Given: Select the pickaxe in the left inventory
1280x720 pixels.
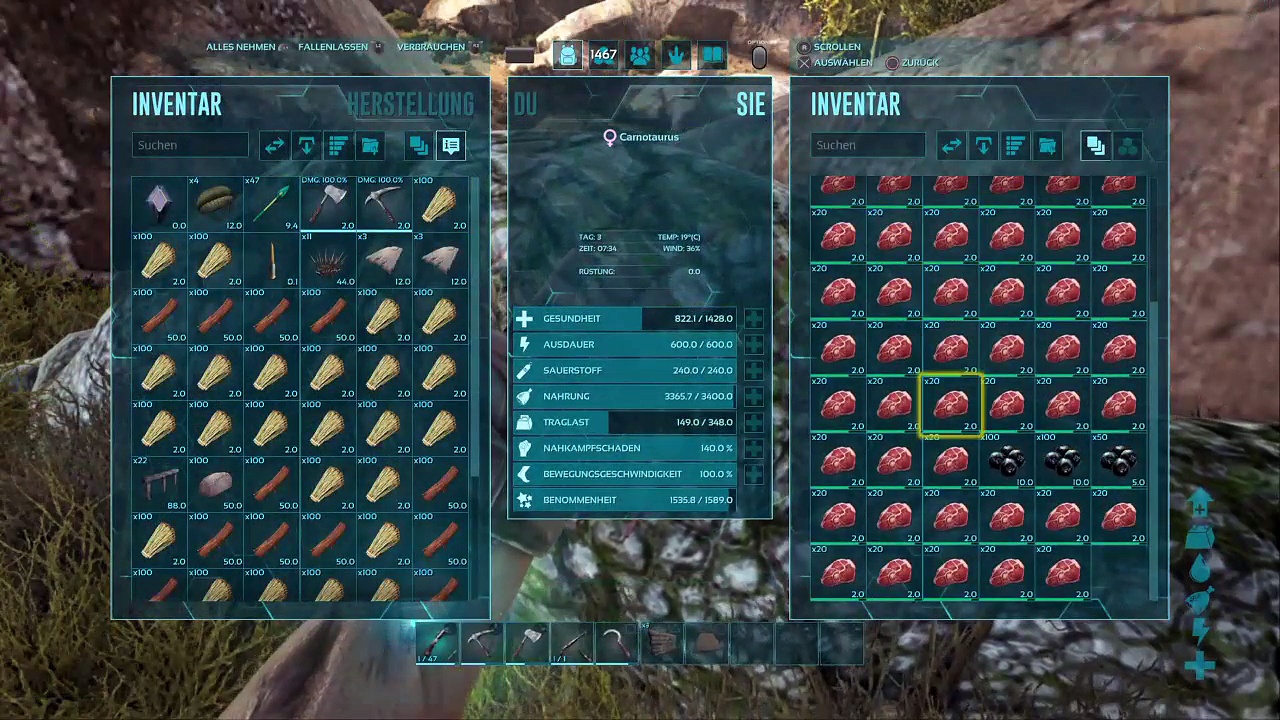Looking at the screenshot, I should pyautogui.click(x=384, y=204).
